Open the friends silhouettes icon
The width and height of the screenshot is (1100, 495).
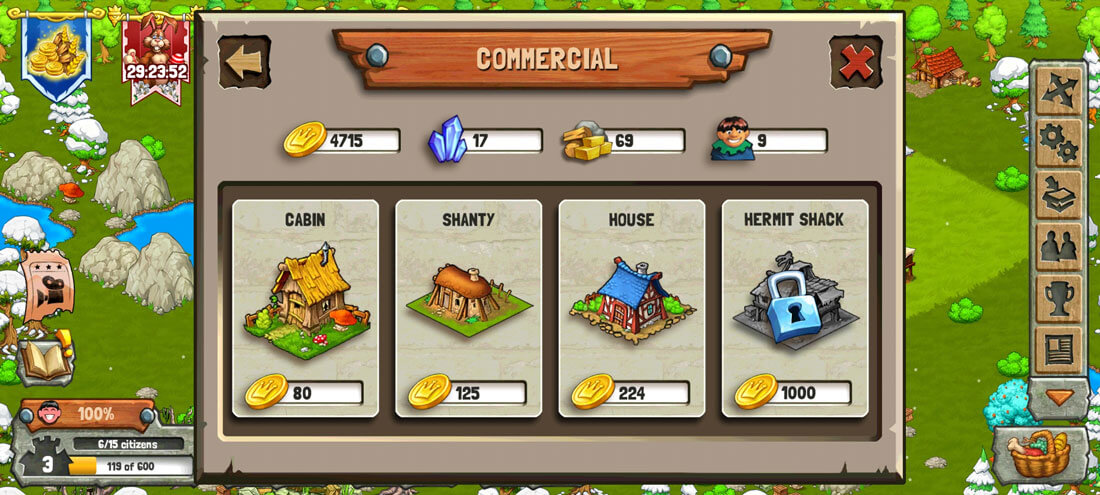pyautogui.click(x=1058, y=247)
